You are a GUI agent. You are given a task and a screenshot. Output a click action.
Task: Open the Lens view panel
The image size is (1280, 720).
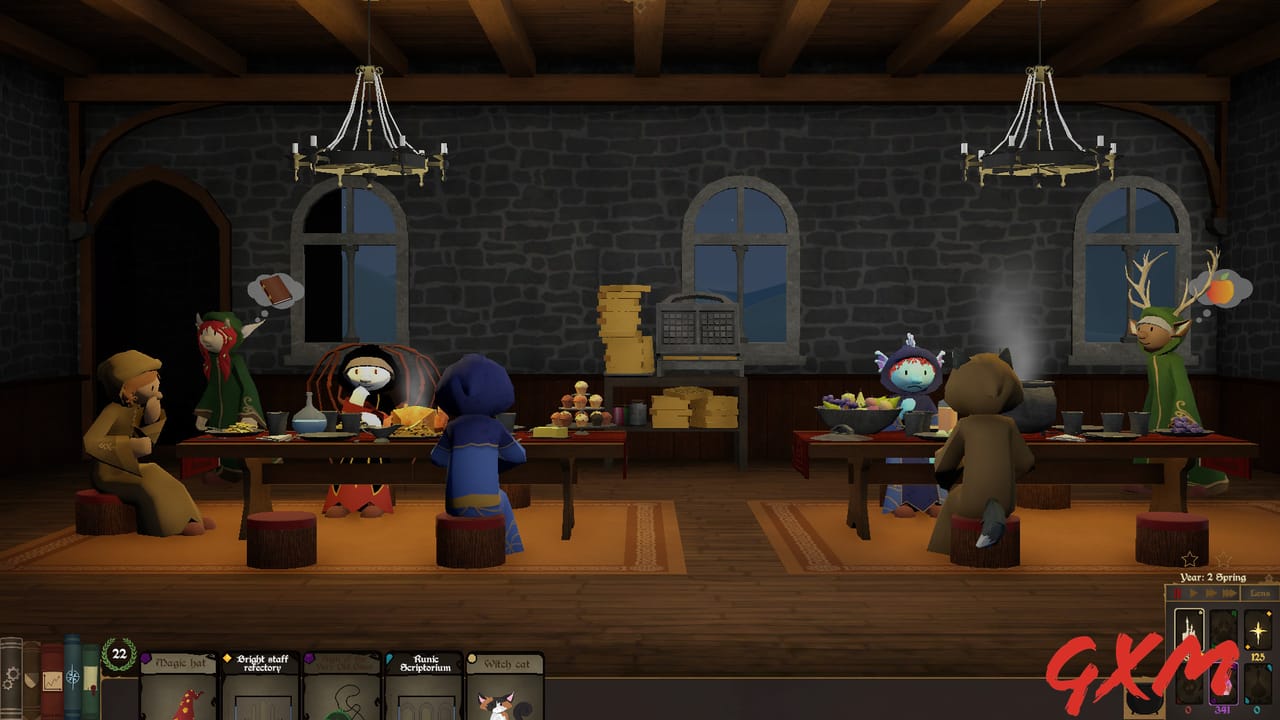click(1258, 593)
